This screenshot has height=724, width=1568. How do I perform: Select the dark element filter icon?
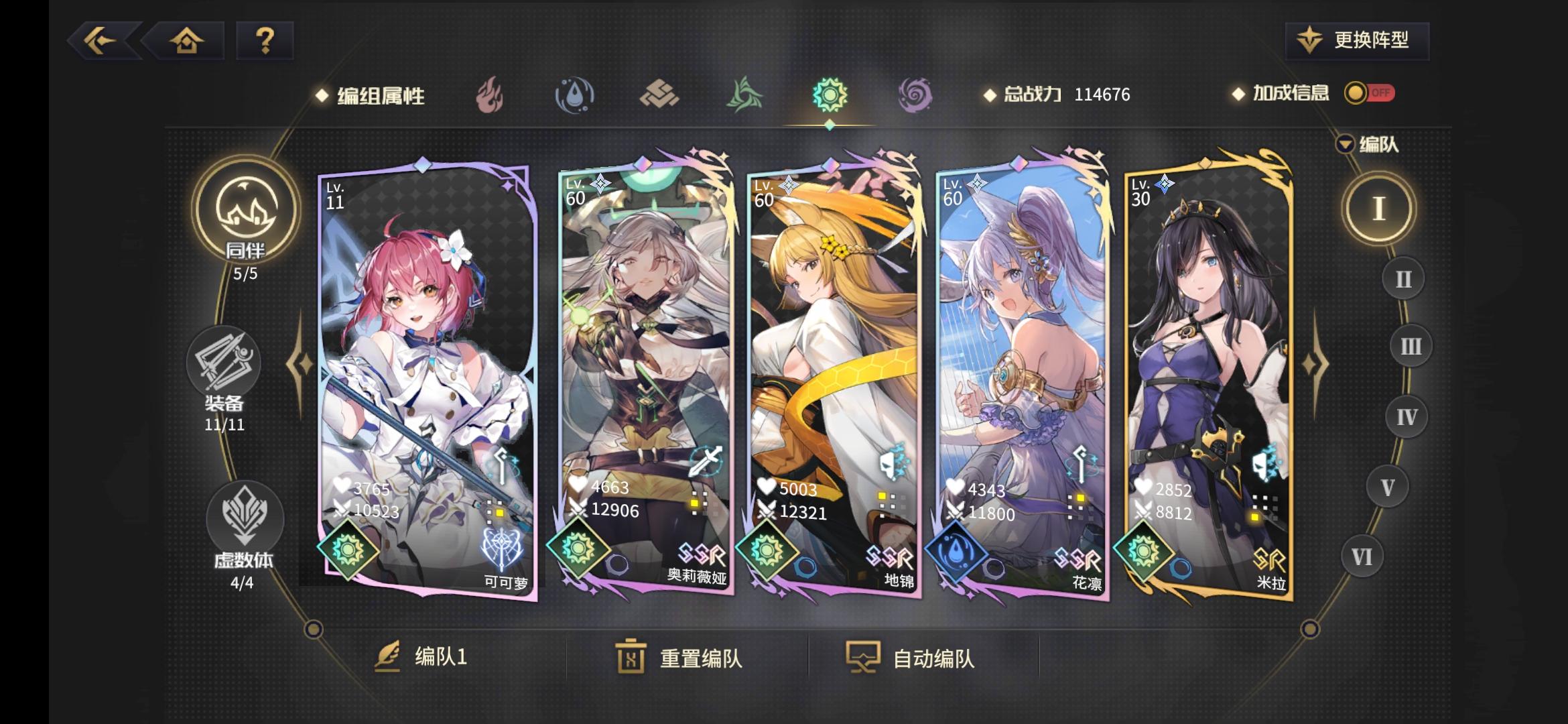click(x=913, y=95)
